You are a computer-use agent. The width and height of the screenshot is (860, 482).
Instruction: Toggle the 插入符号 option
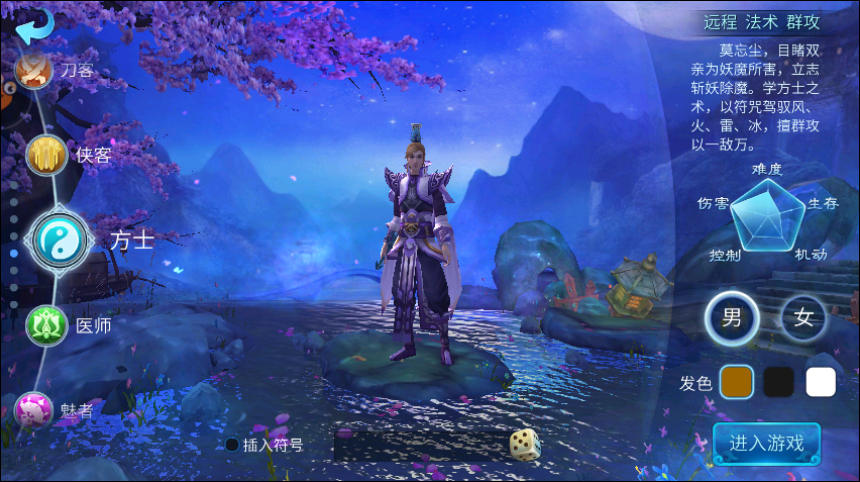point(232,445)
